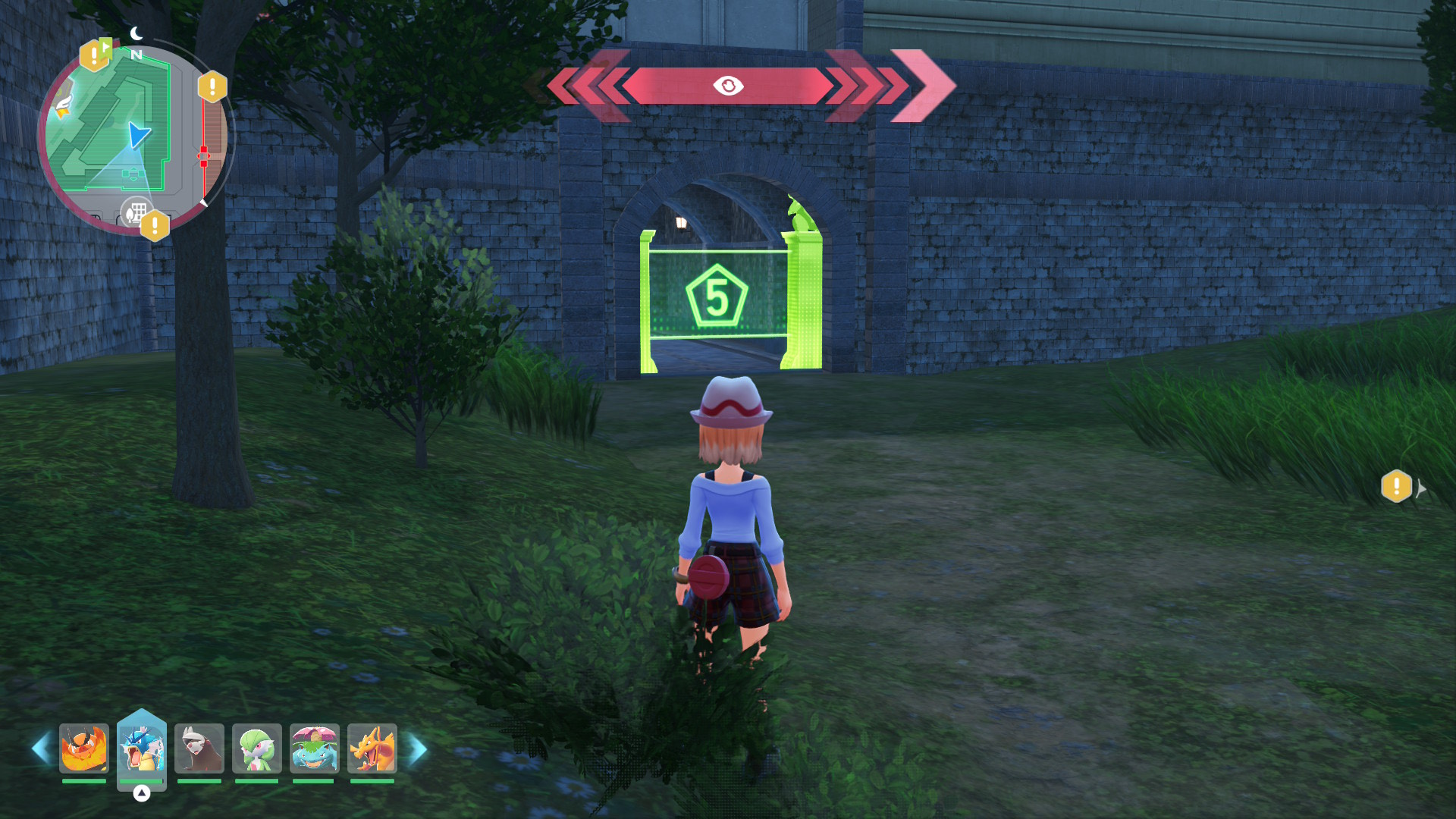Viewport: 1456px width, 819px height.
Task: Click the blue player arrow on the minimap
Action: [x=139, y=135]
